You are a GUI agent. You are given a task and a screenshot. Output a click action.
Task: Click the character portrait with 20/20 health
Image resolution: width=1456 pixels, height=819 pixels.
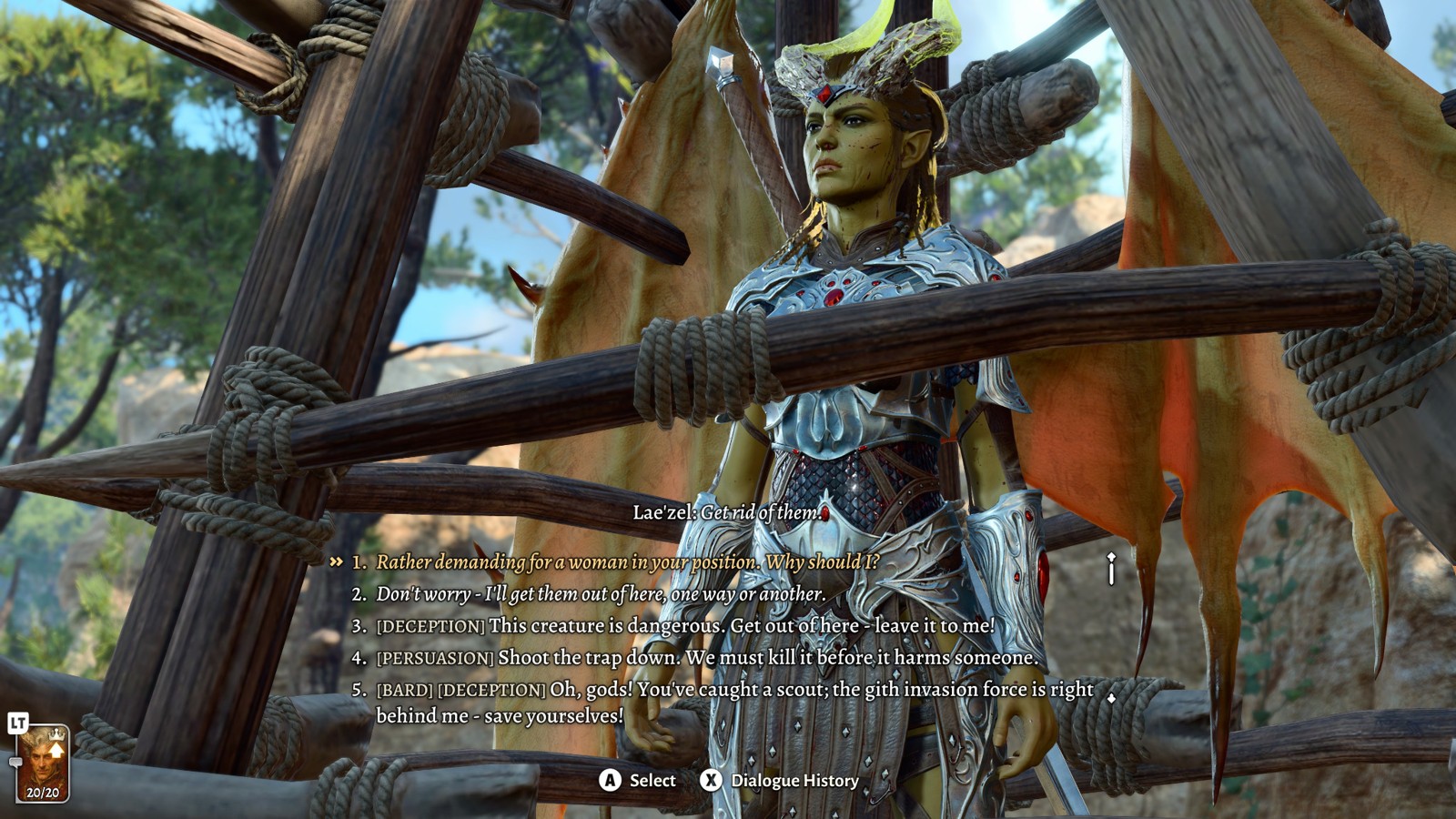pos(43,763)
